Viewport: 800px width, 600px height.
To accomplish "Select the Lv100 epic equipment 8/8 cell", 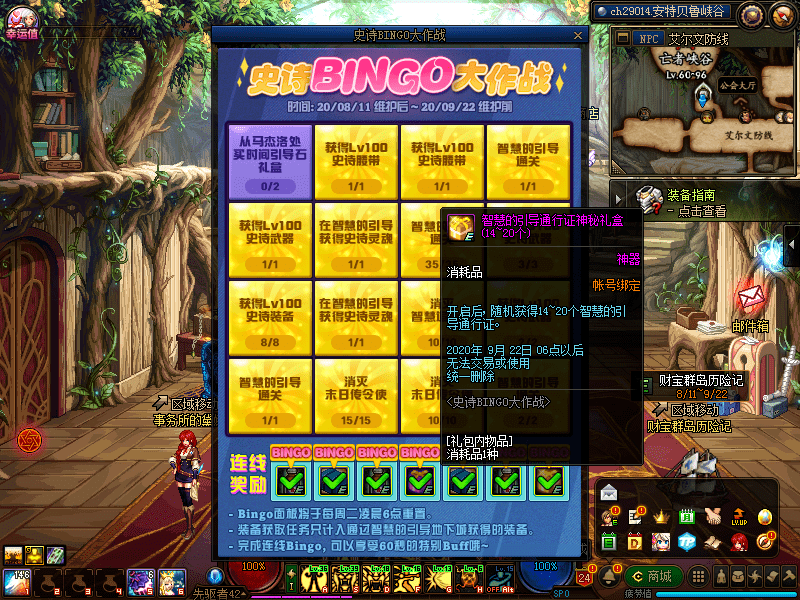I will 270,318.
